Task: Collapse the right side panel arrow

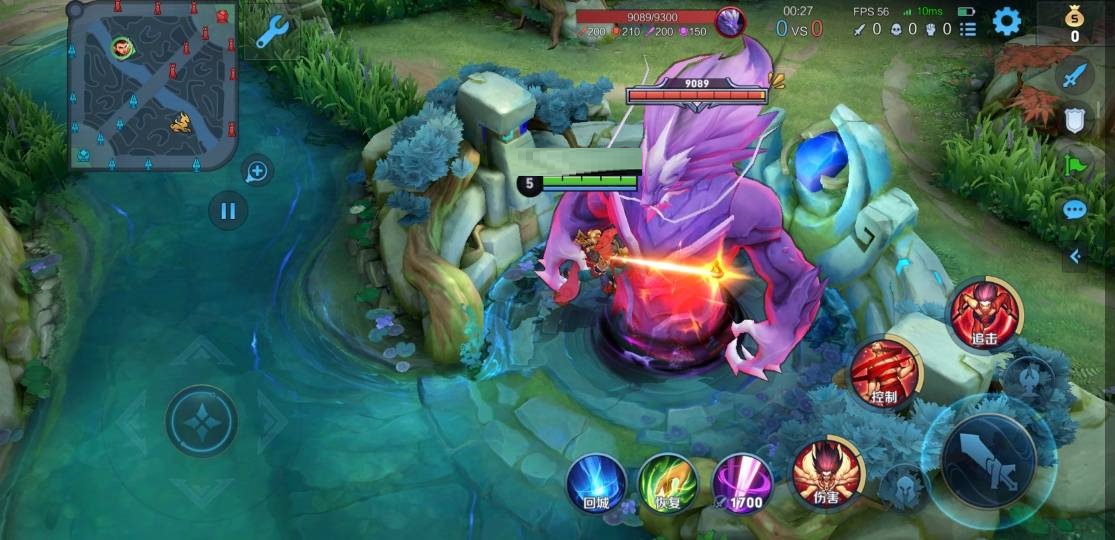Action: click(1075, 257)
